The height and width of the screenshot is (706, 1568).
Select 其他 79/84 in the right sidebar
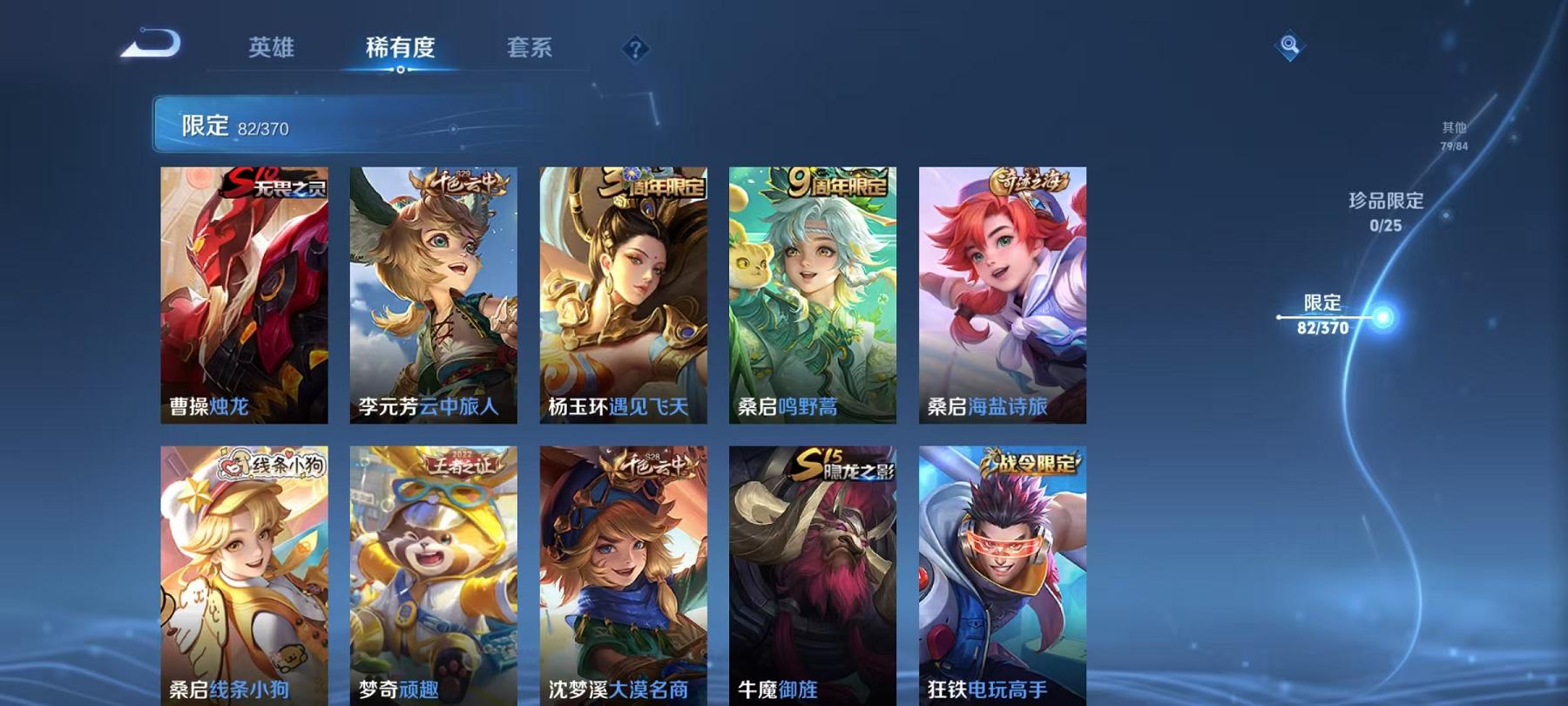tap(1453, 133)
